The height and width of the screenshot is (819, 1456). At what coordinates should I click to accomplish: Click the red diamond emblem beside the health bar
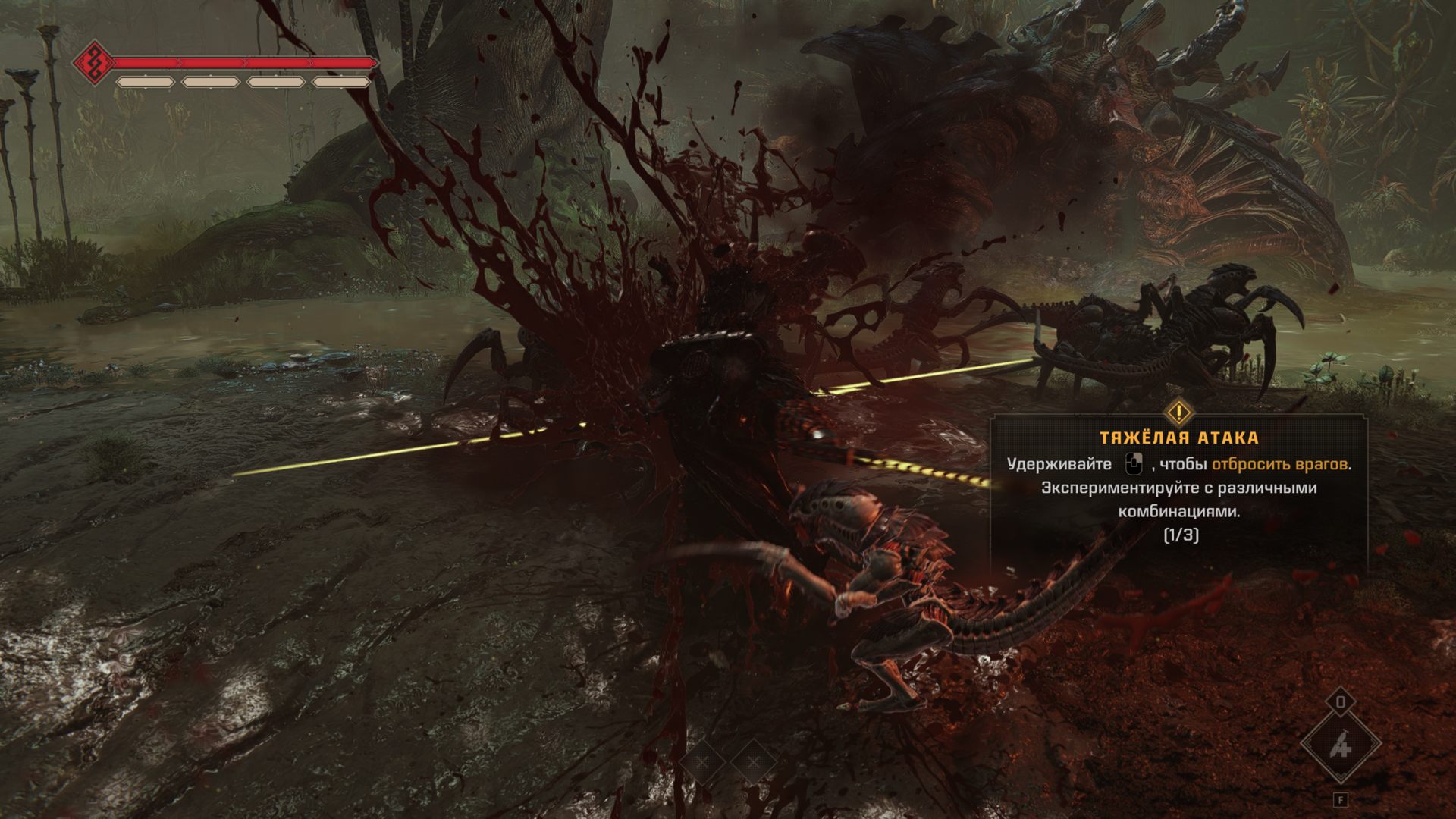coord(93,61)
